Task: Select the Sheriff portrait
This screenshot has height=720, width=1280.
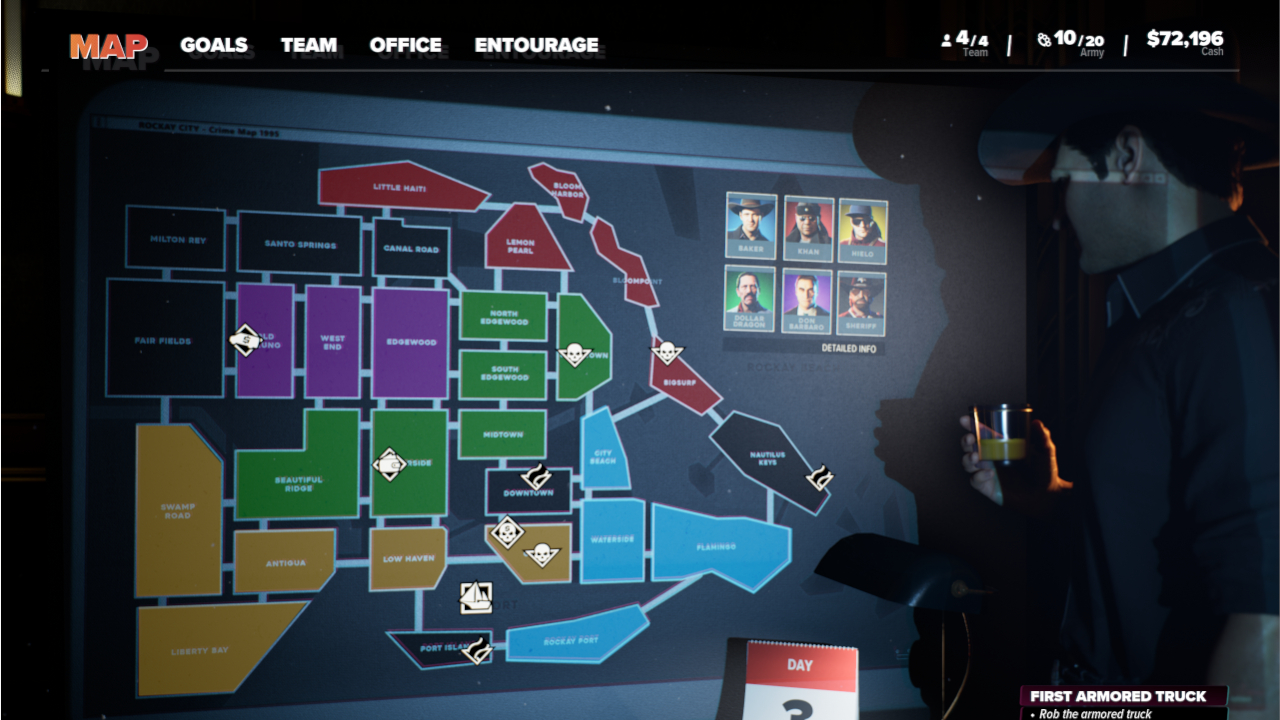Action: point(861,303)
